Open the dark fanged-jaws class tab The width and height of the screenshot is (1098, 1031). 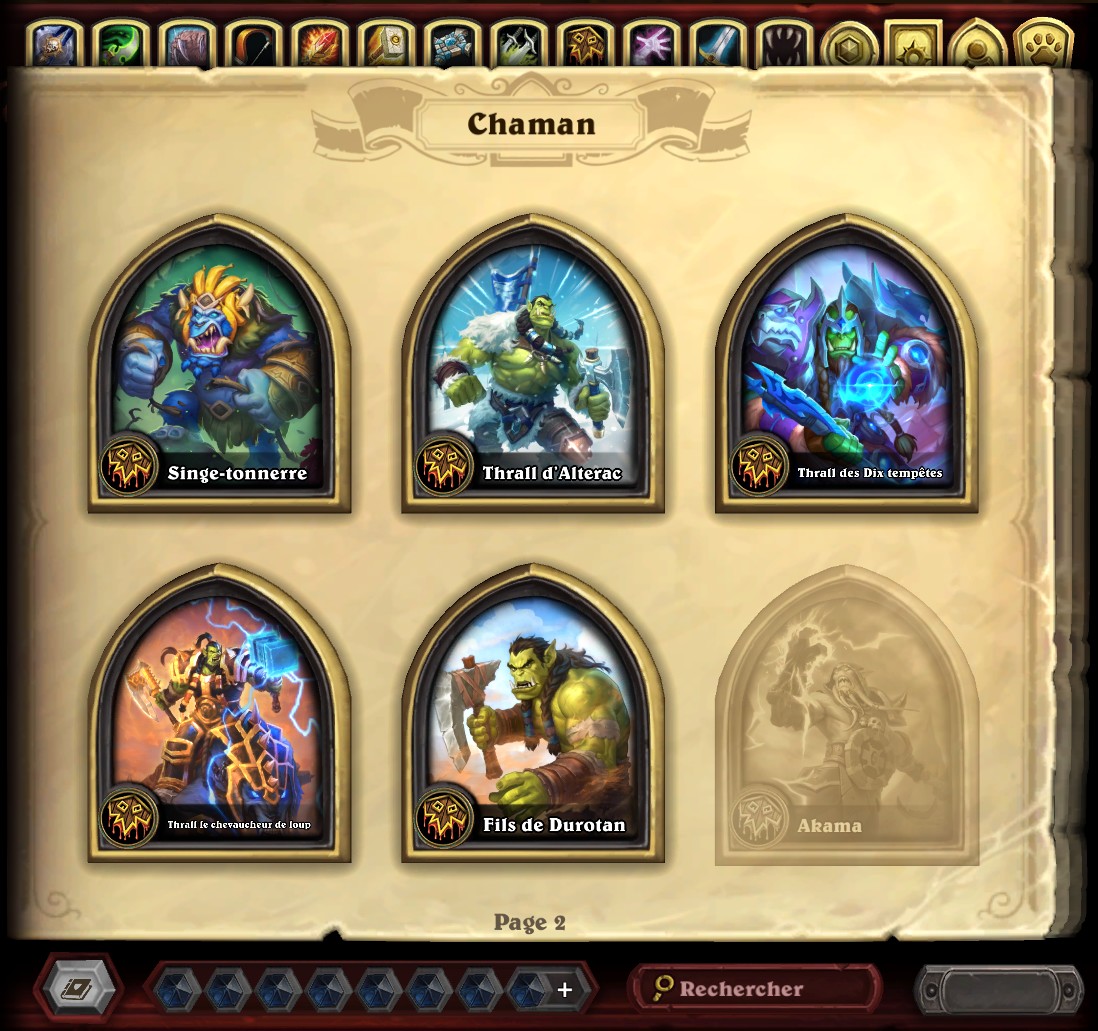783,44
